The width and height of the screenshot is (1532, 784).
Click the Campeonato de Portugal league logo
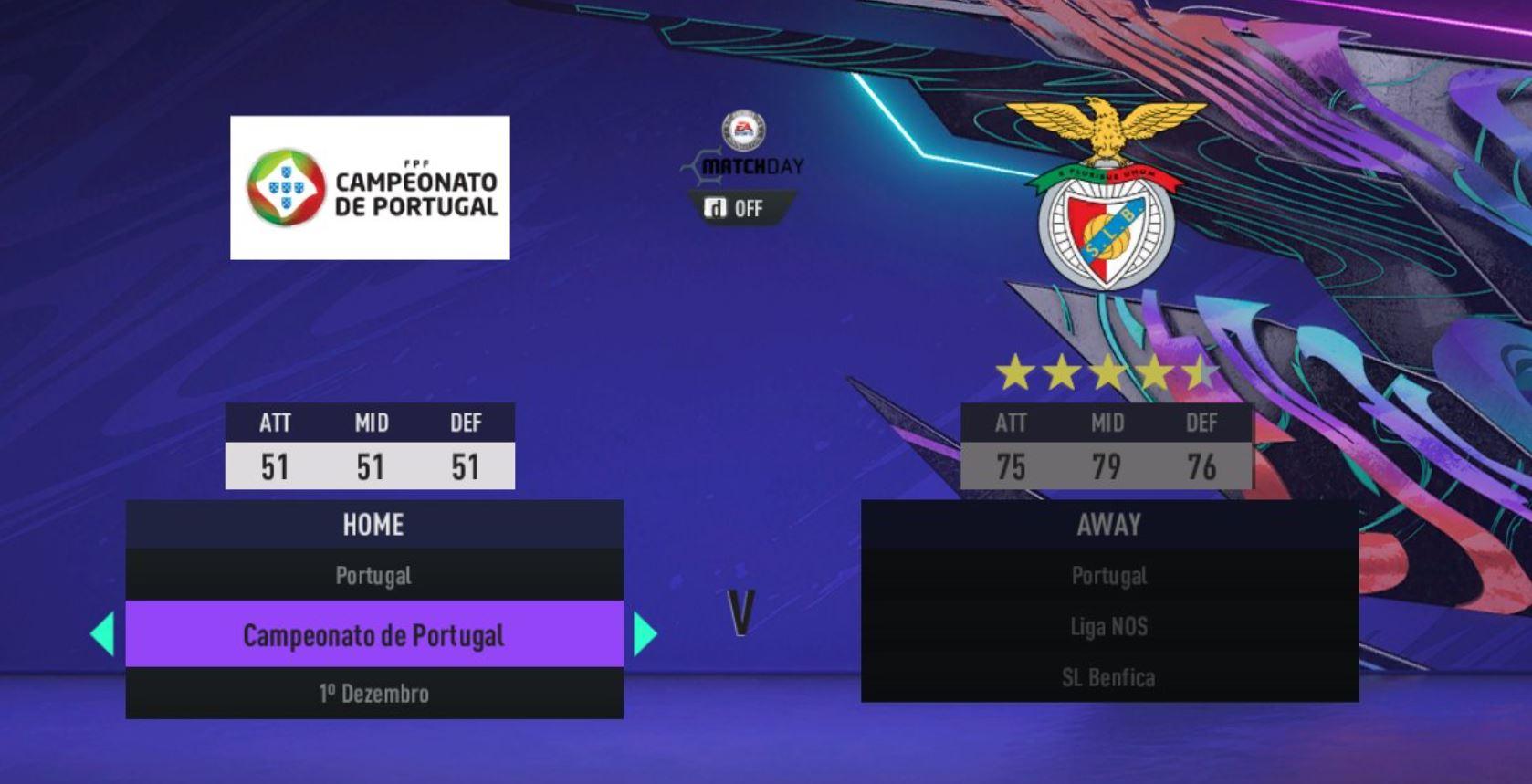[370, 187]
